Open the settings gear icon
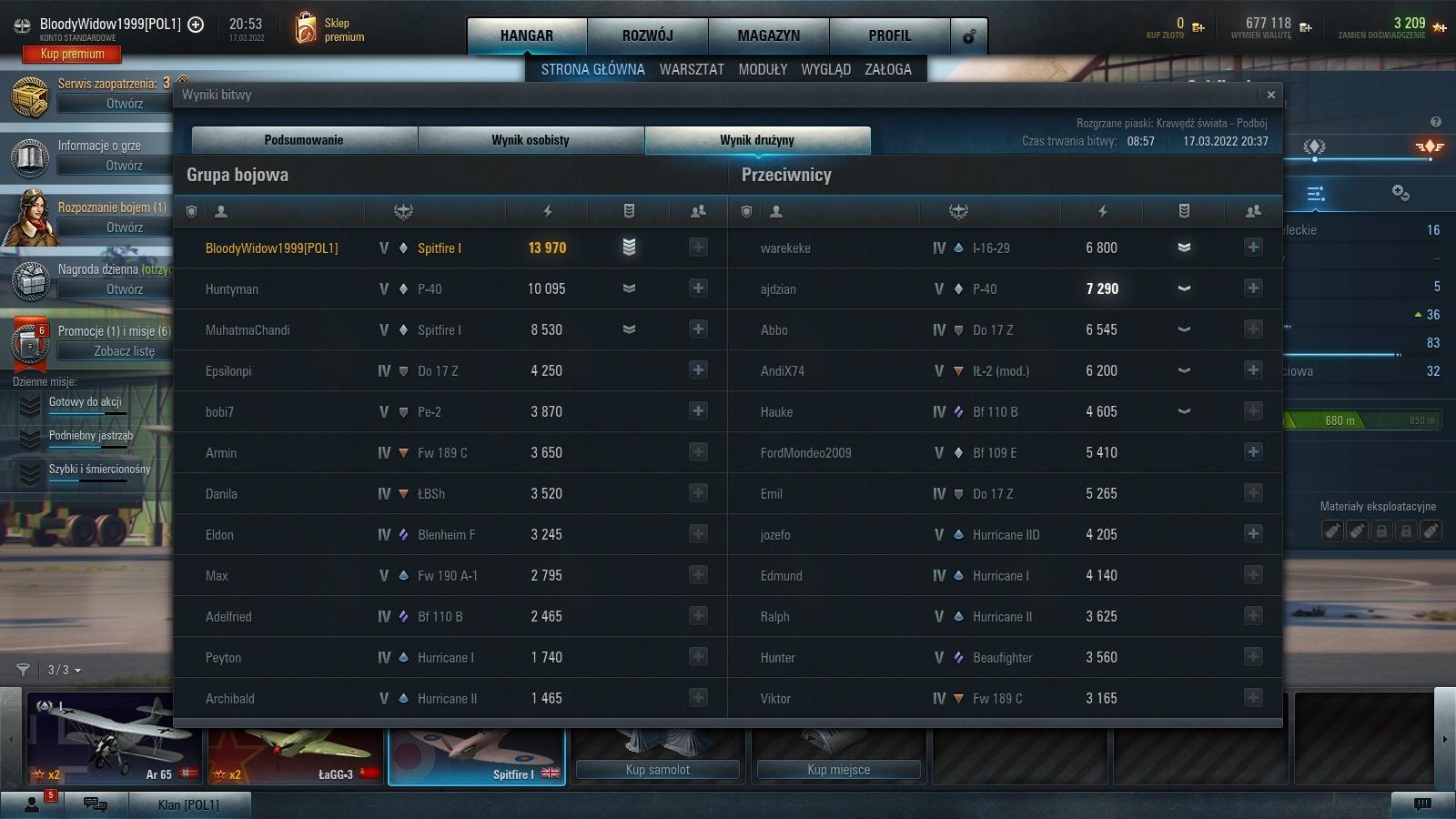This screenshot has height=819, width=1456. coord(969,36)
